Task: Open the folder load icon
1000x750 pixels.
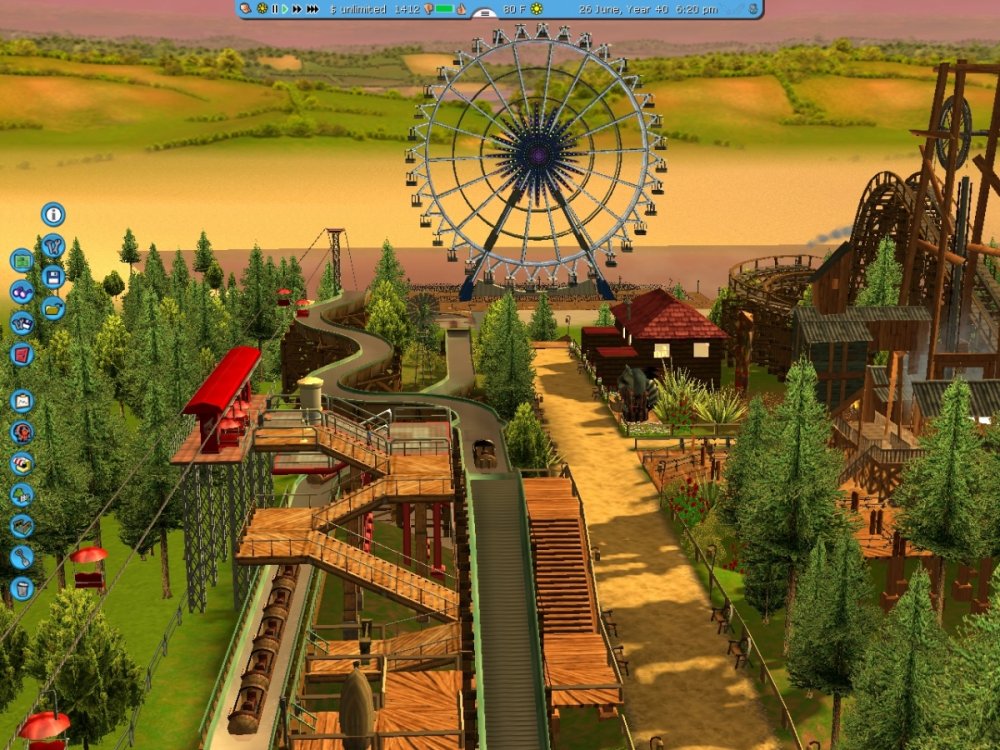Action: click(x=53, y=308)
